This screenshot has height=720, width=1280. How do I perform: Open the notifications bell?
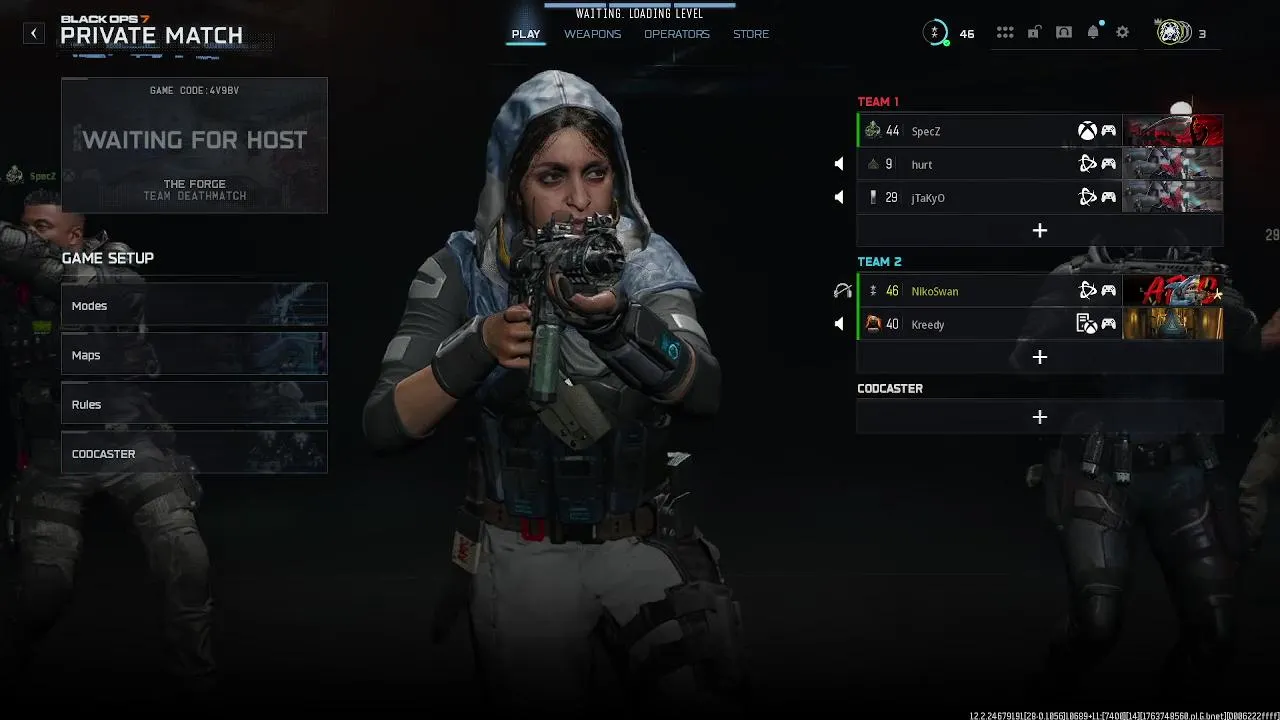[1093, 33]
